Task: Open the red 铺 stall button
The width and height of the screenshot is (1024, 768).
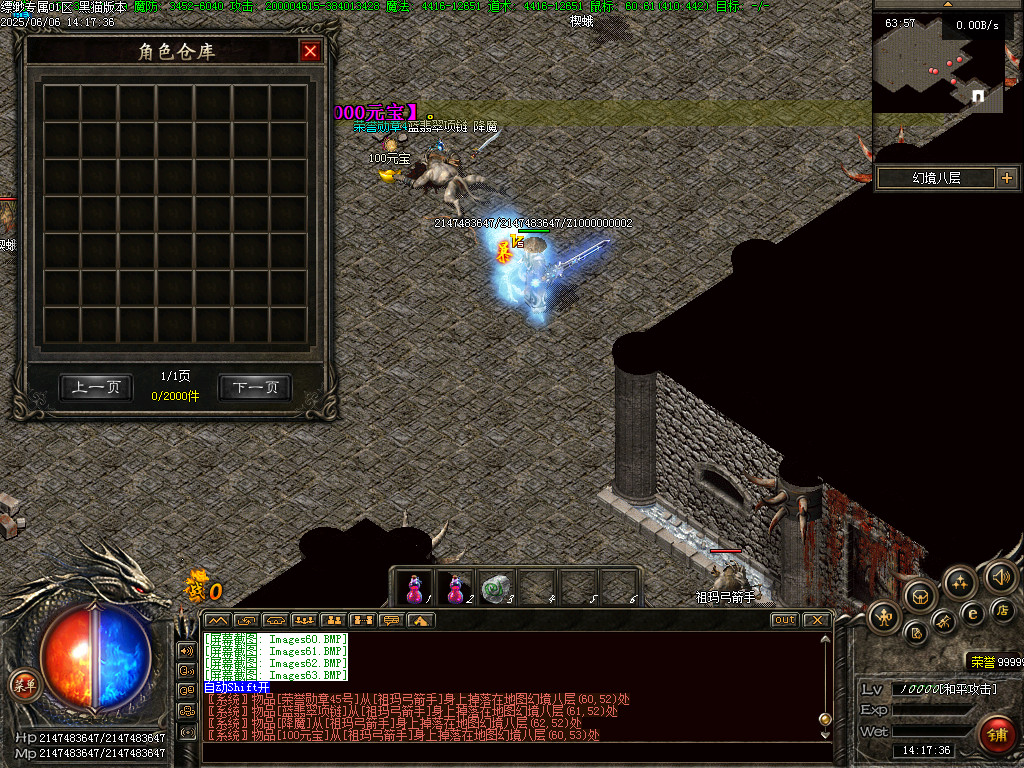Action: [996, 735]
